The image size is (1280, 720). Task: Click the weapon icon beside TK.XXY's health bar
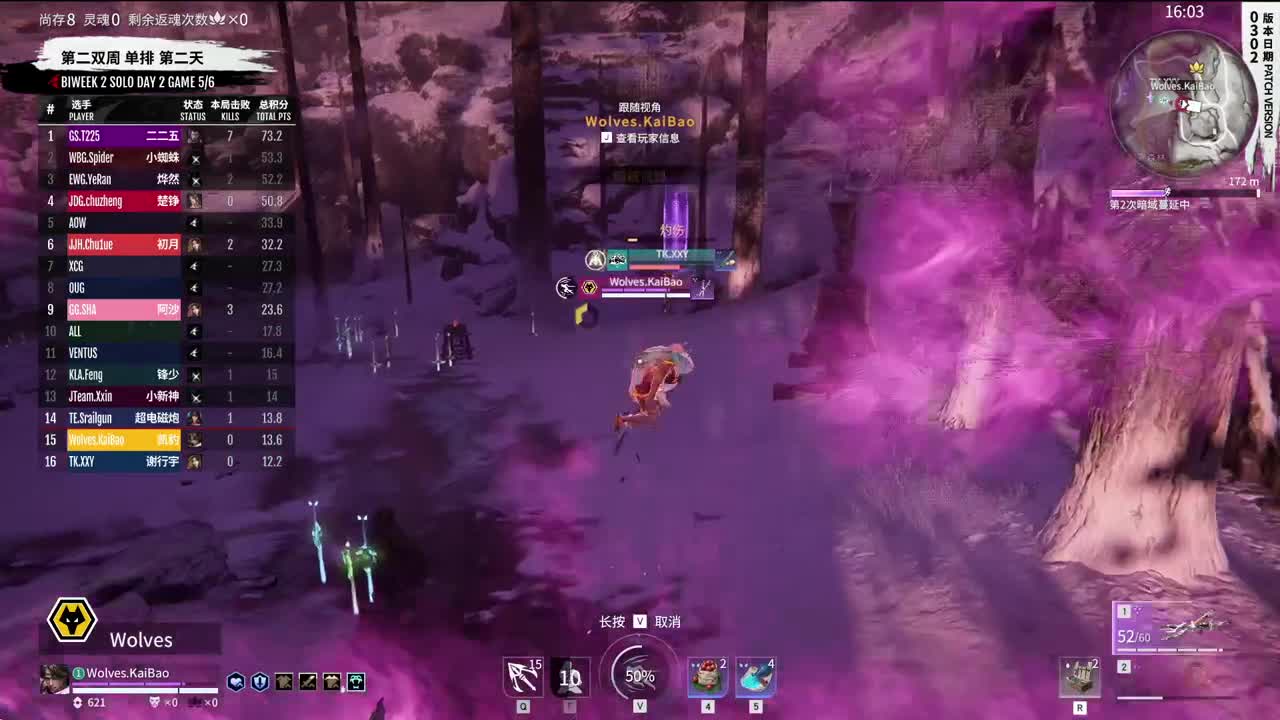726,259
